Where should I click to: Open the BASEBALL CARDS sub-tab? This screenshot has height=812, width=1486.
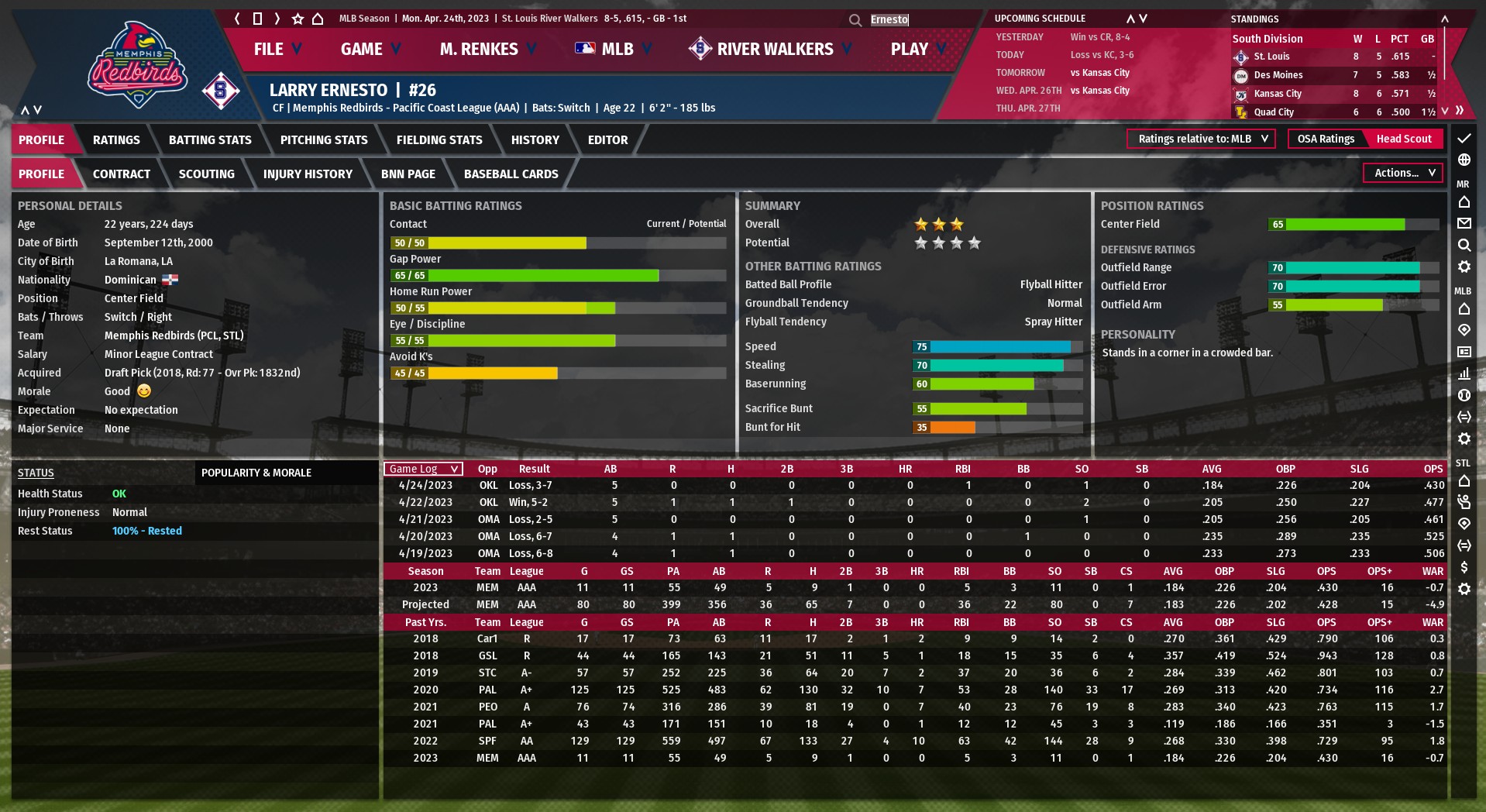[511, 174]
